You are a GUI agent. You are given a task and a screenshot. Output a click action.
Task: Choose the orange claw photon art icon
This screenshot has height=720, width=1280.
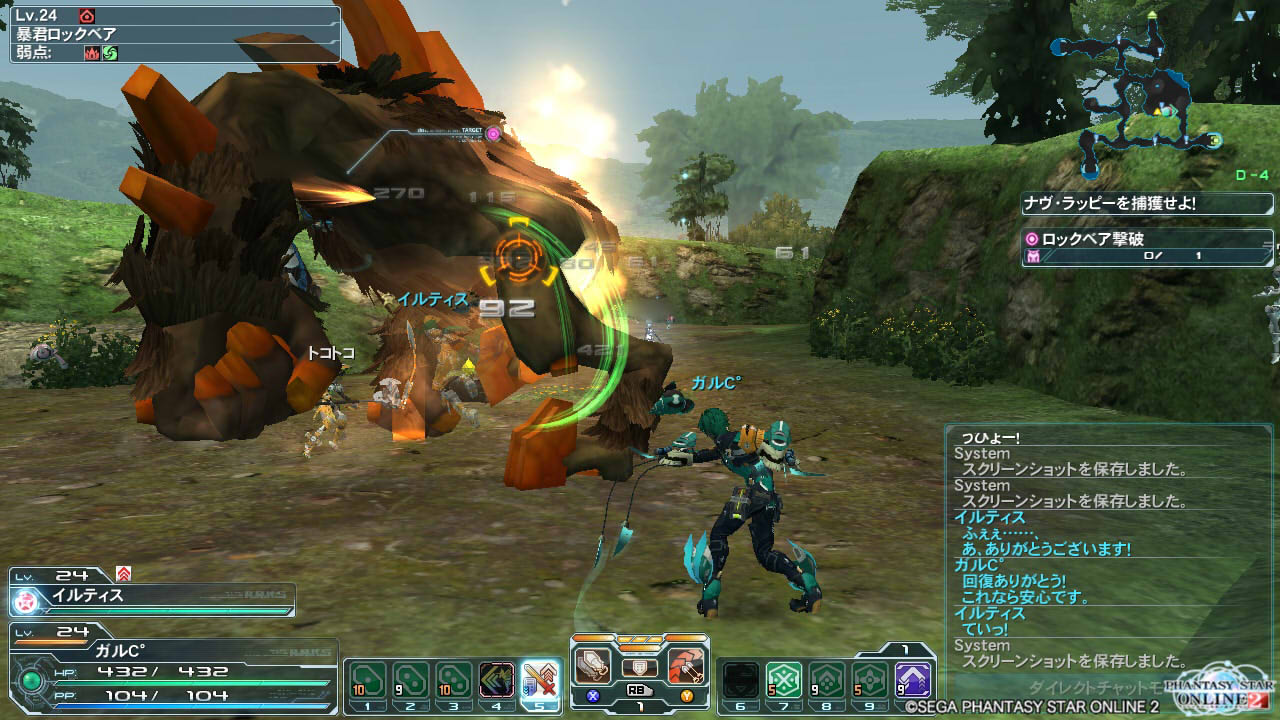(687, 665)
